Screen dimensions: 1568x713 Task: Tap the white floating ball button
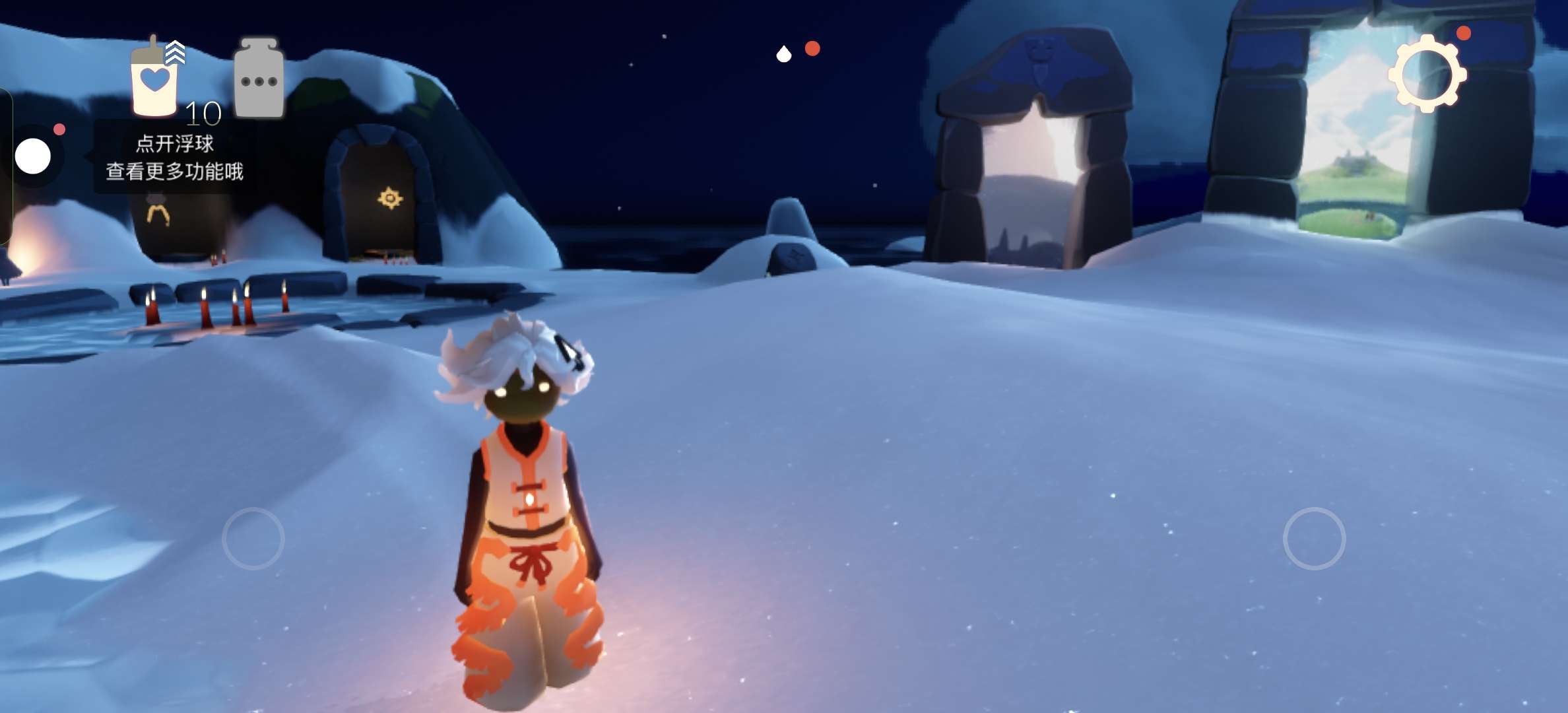click(x=32, y=156)
